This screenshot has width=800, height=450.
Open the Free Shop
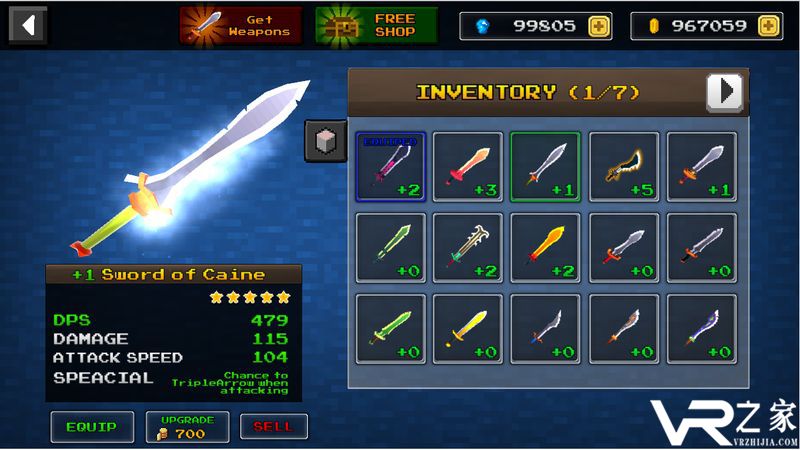pyautogui.click(x=377, y=25)
